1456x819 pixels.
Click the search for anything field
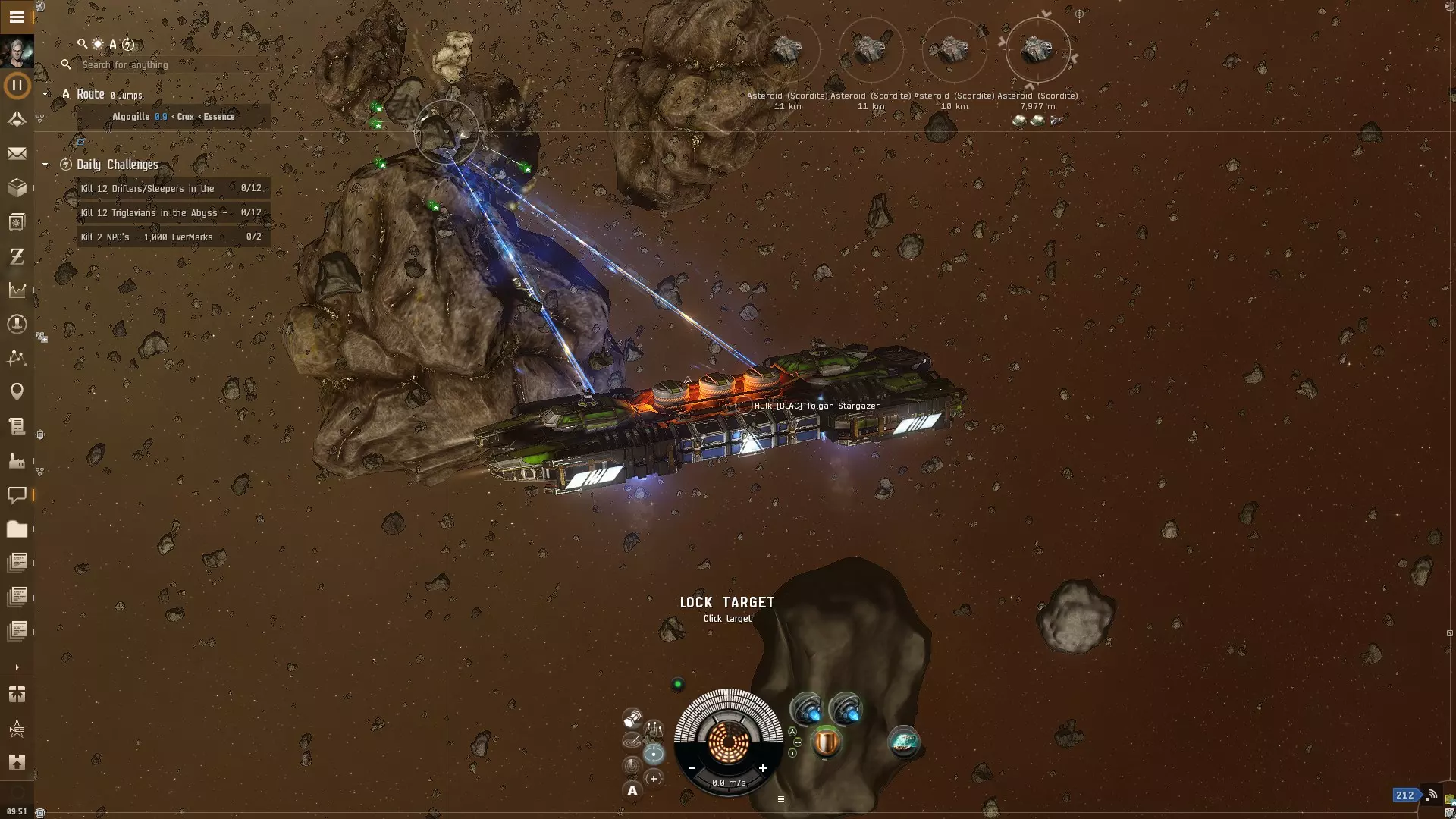click(x=167, y=65)
